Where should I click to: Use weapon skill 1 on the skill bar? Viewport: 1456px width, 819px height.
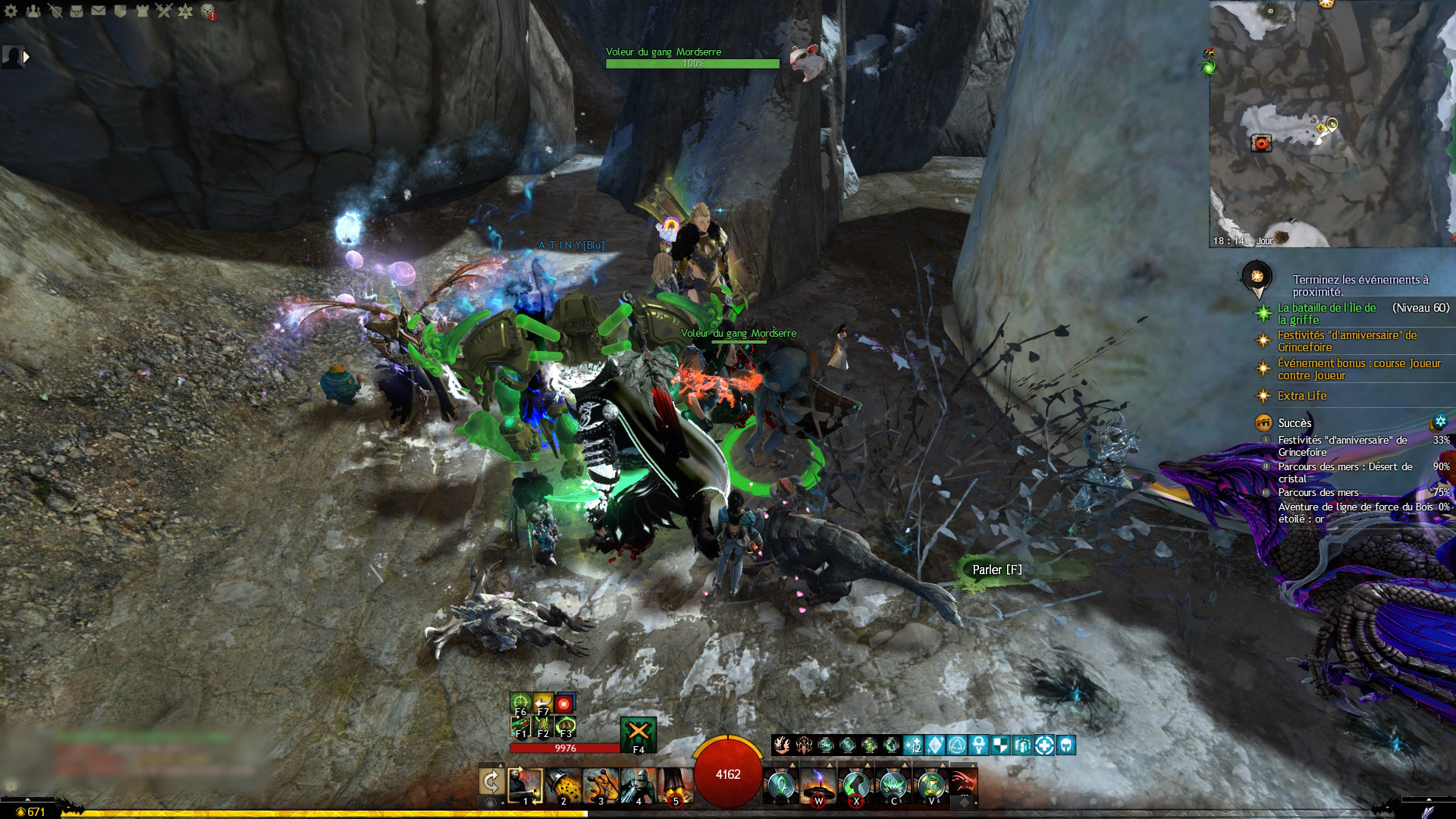click(525, 785)
